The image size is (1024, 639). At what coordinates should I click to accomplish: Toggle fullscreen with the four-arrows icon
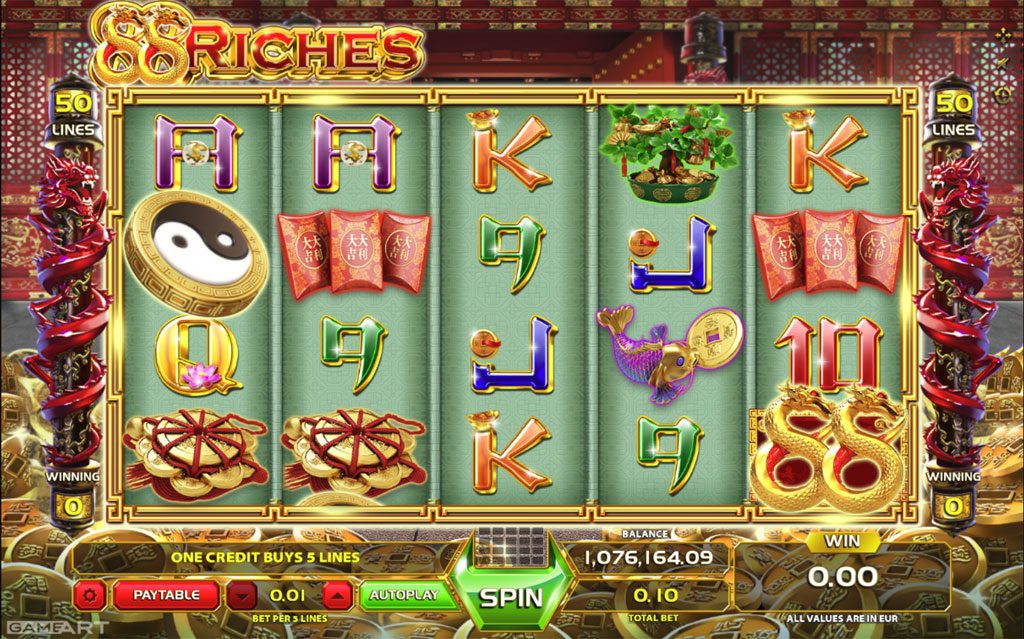tap(1003, 35)
